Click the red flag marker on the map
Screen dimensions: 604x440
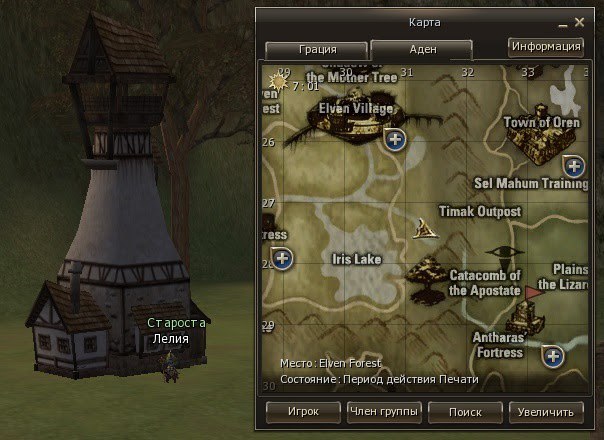533,291
